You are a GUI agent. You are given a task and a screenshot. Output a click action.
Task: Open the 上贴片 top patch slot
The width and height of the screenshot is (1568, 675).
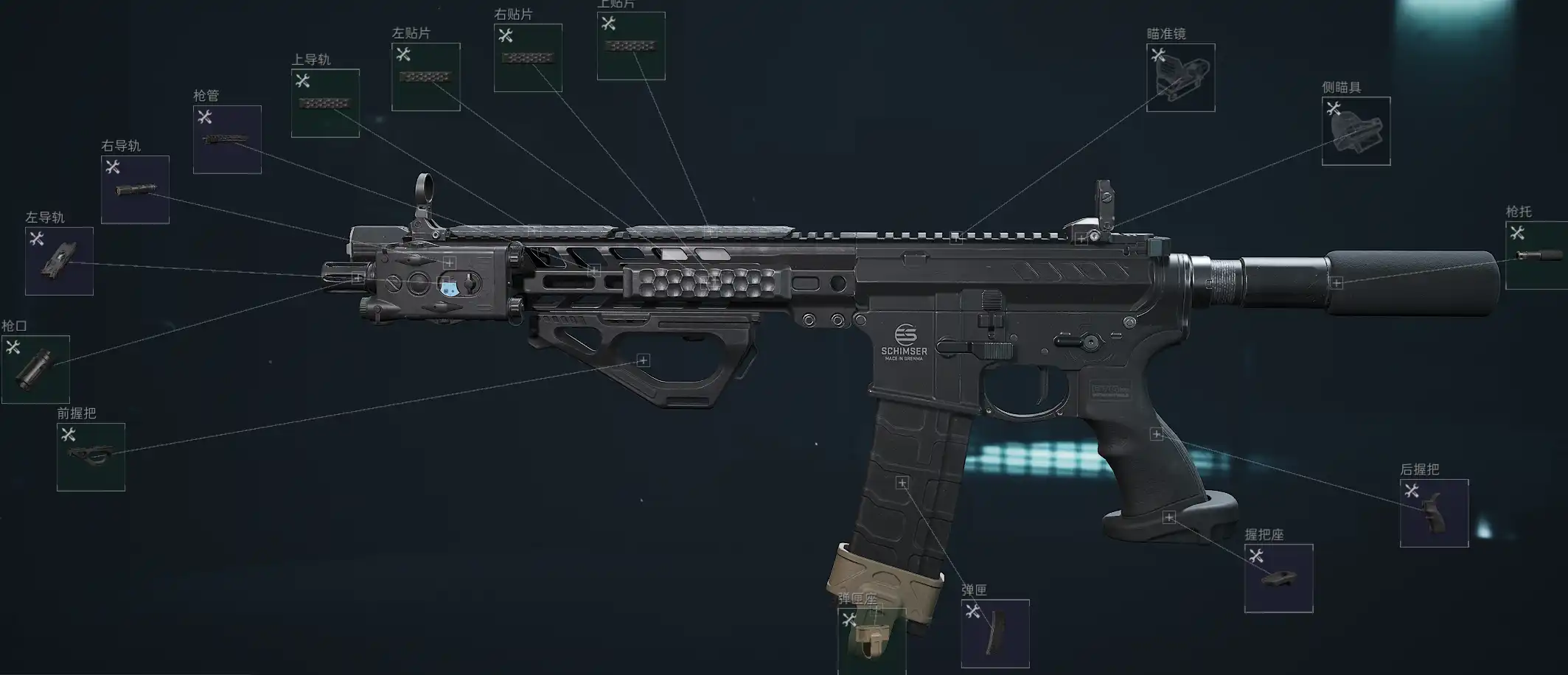click(631, 46)
